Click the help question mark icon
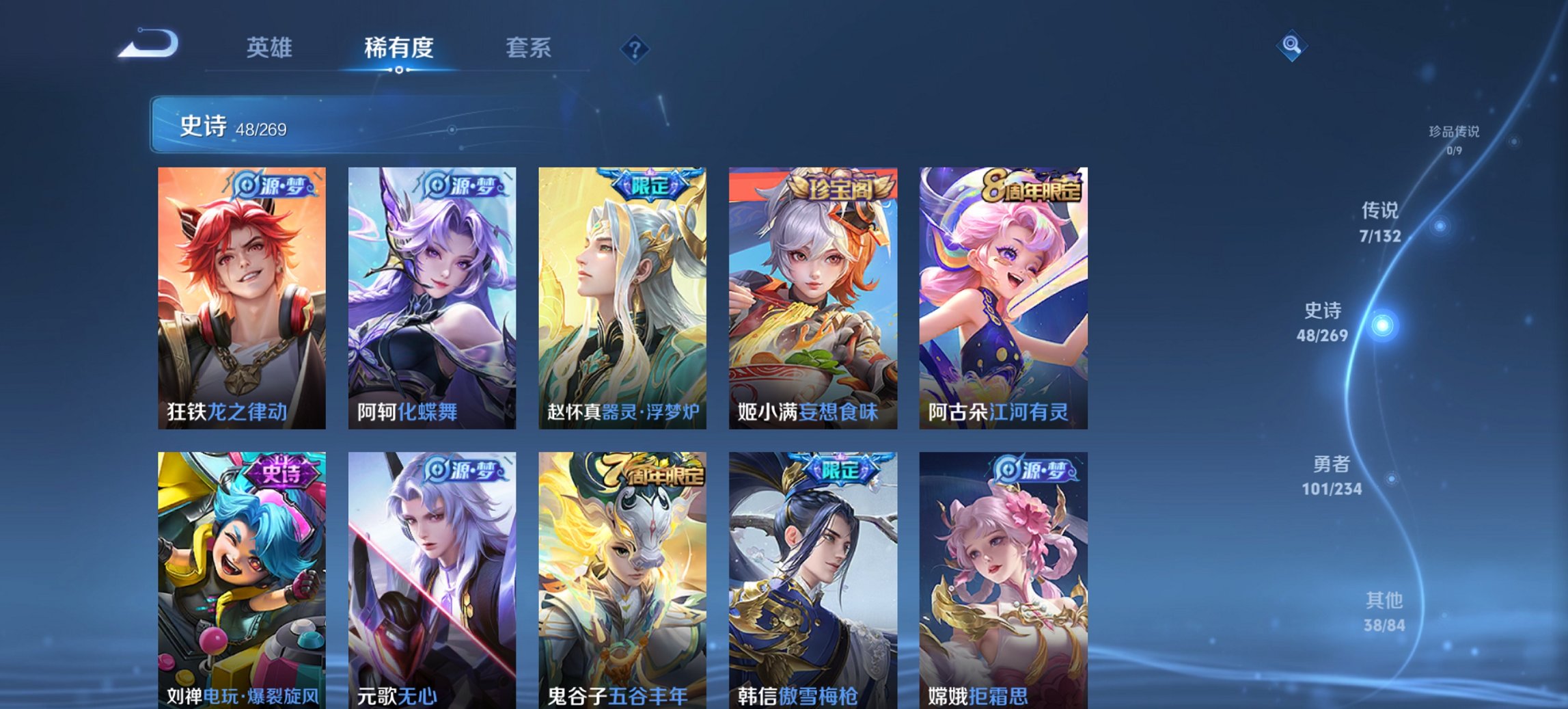 tap(634, 48)
